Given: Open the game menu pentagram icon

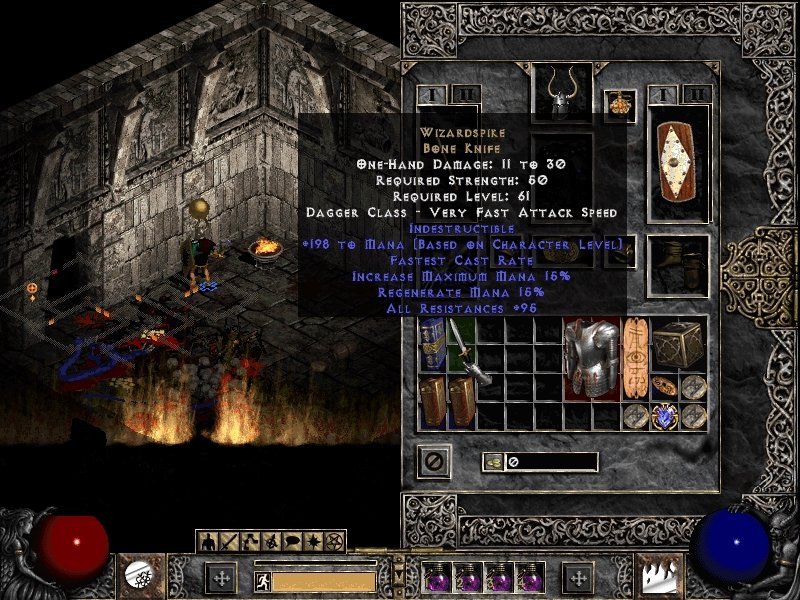Looking at the screenshot, I should tap(333, 541).
